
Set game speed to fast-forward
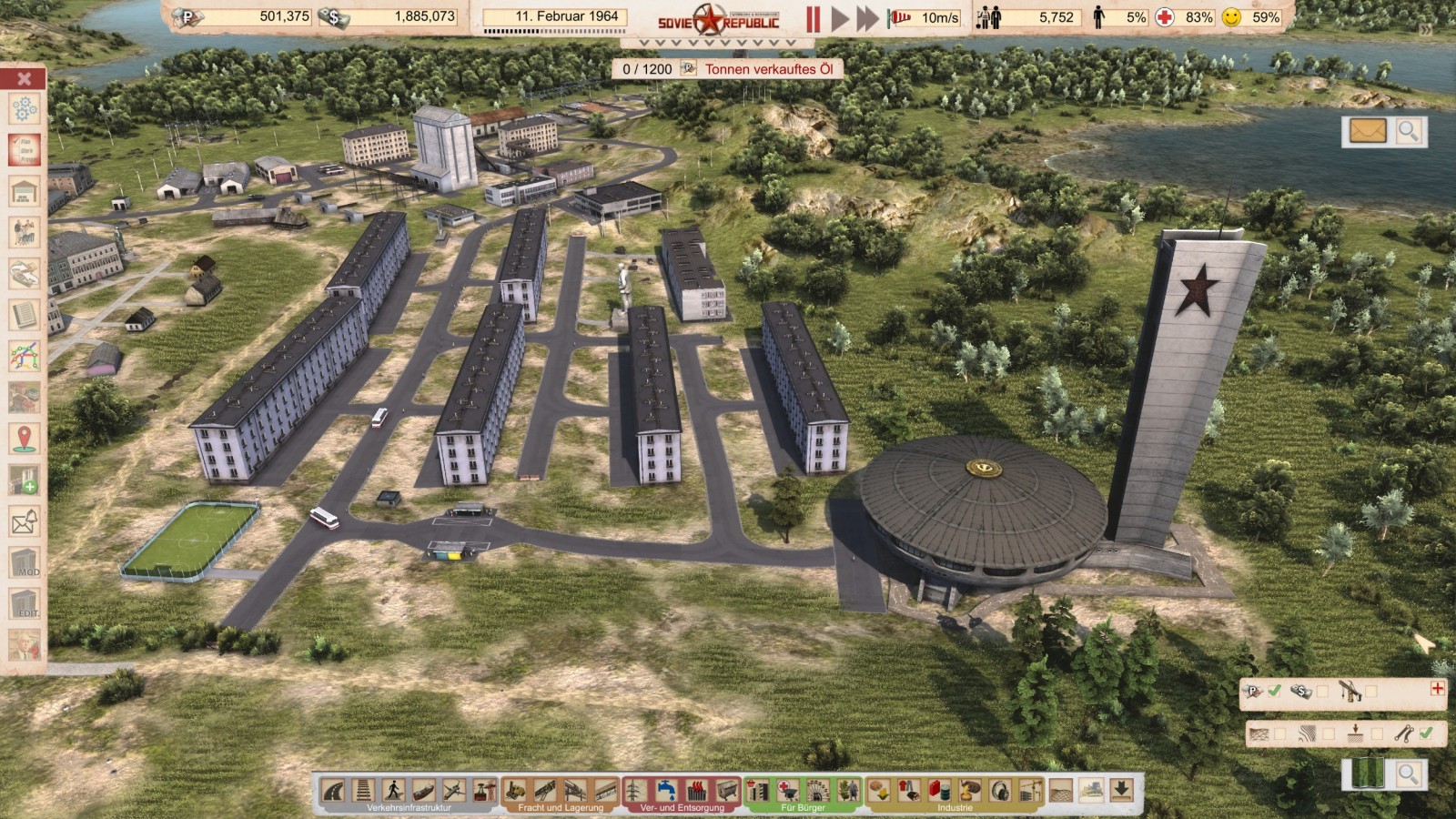(x=867, y=18)
